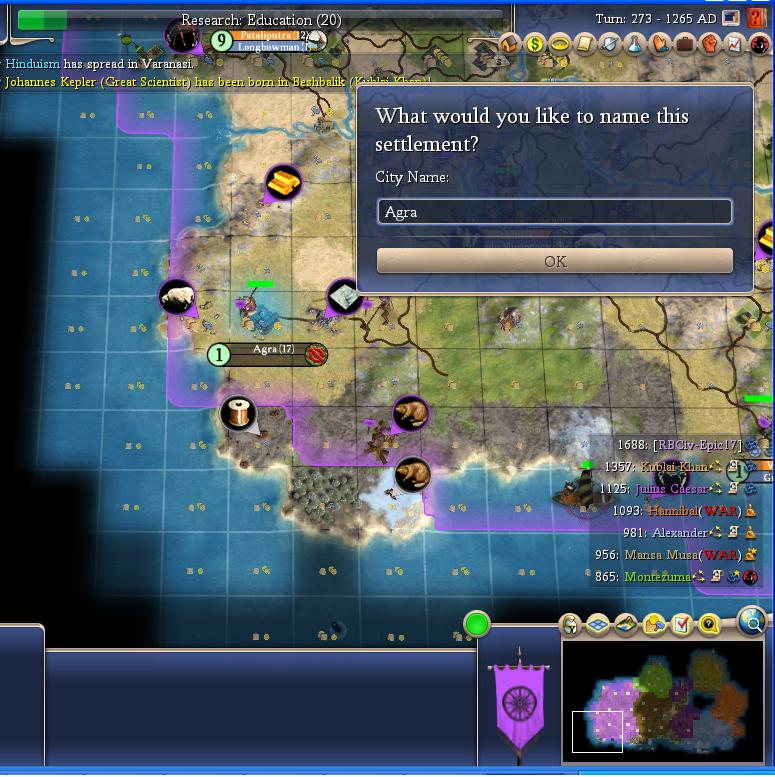Open the Foreign Advisor briefcase icon
The width and height of the screenshot is (775, 777).
[x=685, y=44]
